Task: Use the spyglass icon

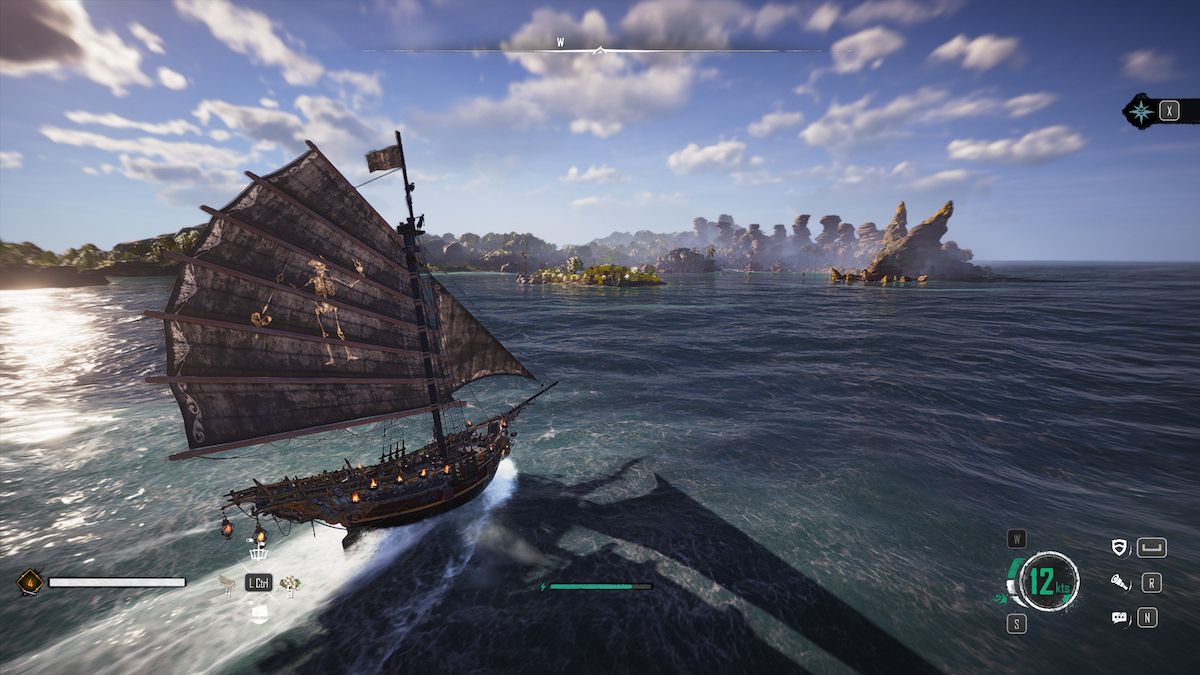Action: coord(1120,582)
